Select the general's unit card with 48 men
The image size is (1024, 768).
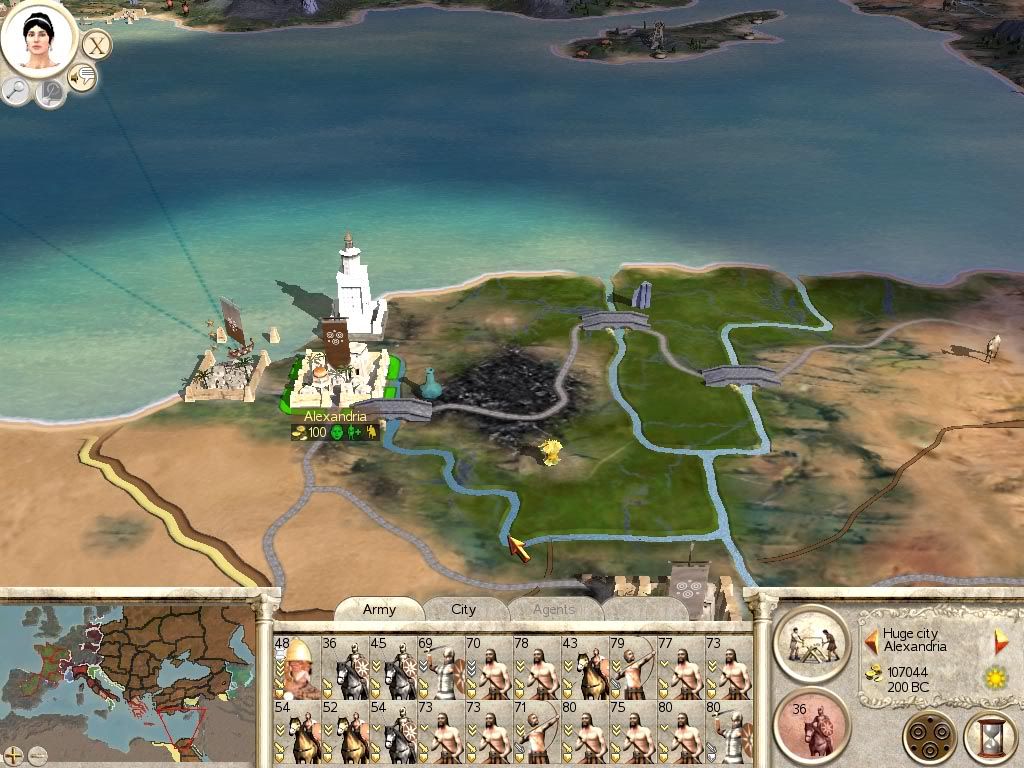(x=296, y=667)
